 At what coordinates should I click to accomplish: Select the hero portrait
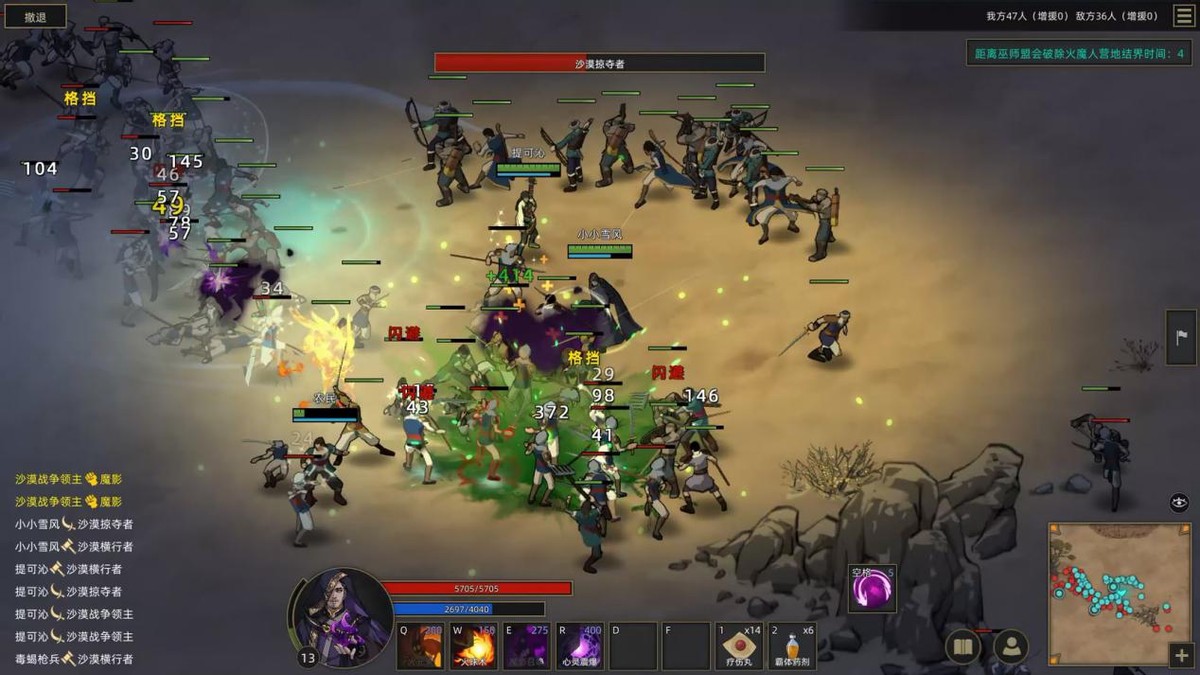click(341, 617)
